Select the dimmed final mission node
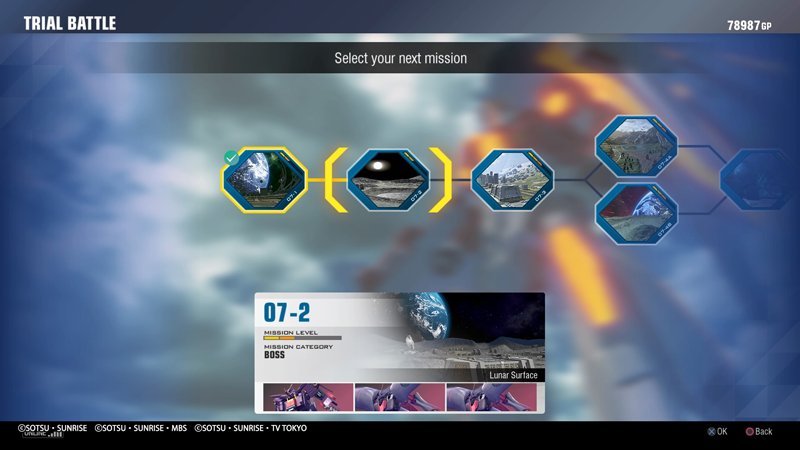Image resolution: width=800 pixels, height=450 pixels. coord(758,180)
